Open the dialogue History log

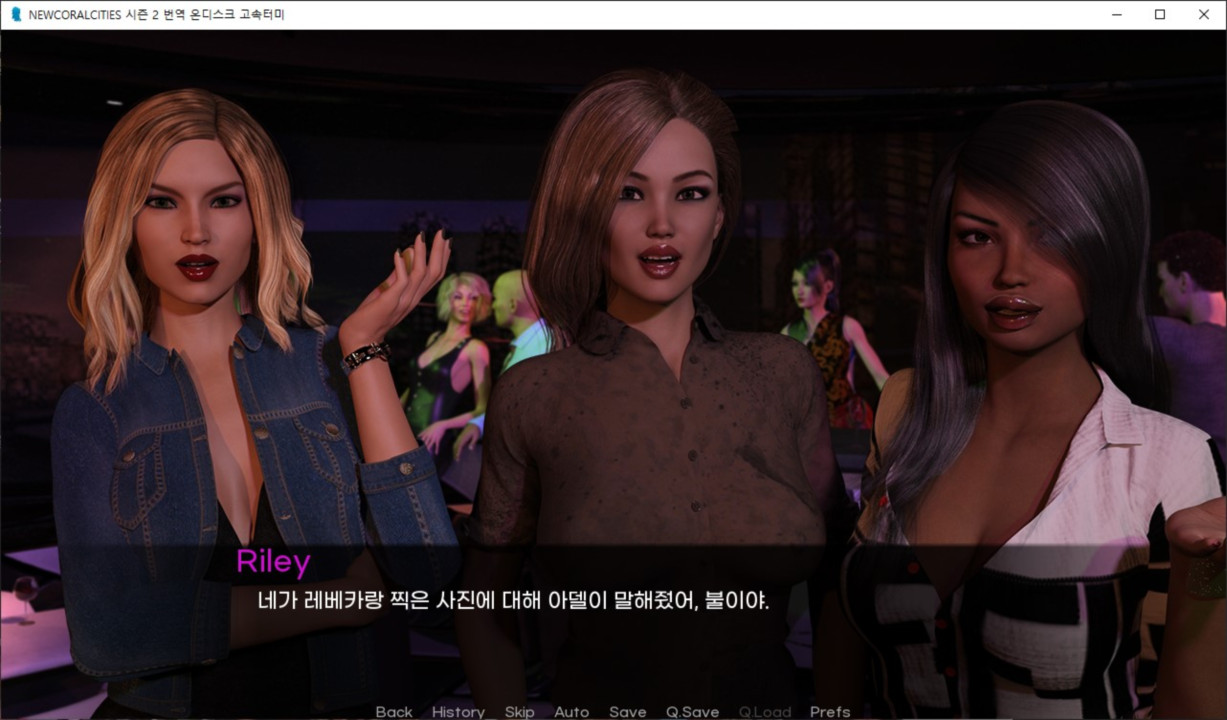click(x=458, y=712)
